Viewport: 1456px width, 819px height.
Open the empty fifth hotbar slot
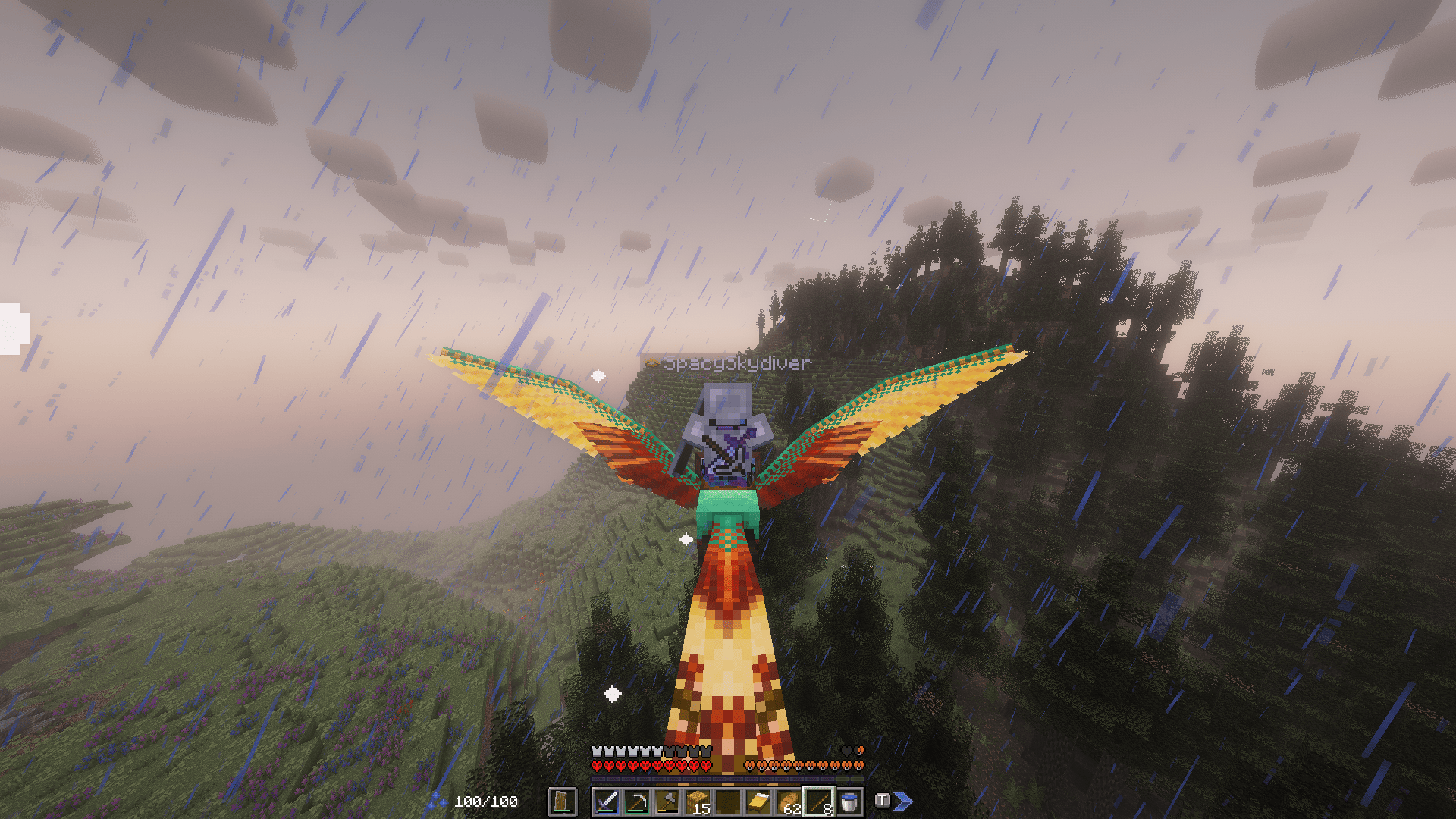(726, 801)
